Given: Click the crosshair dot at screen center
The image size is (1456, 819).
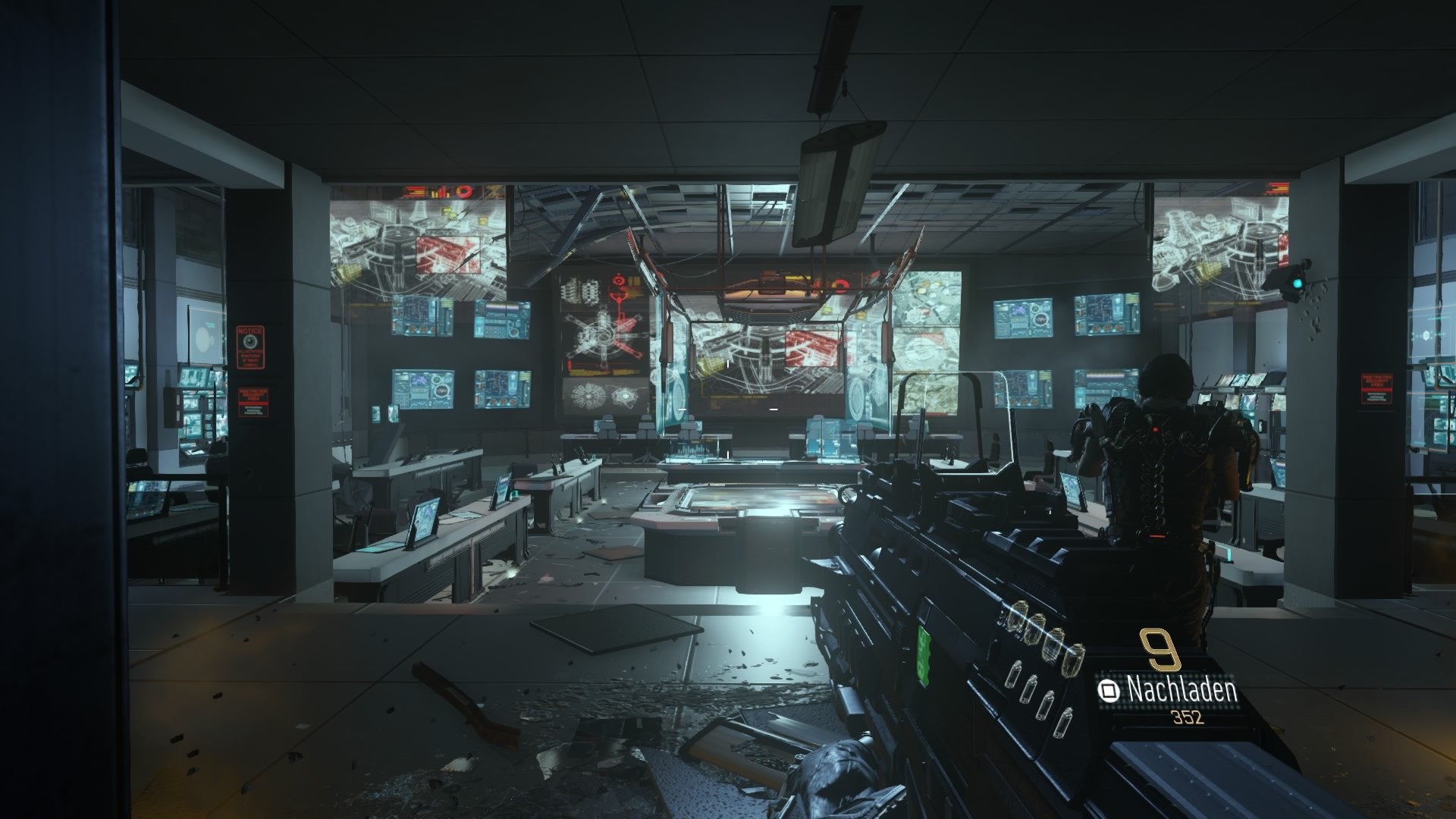Looking at the screenshot, I should (x=728, y=409).
